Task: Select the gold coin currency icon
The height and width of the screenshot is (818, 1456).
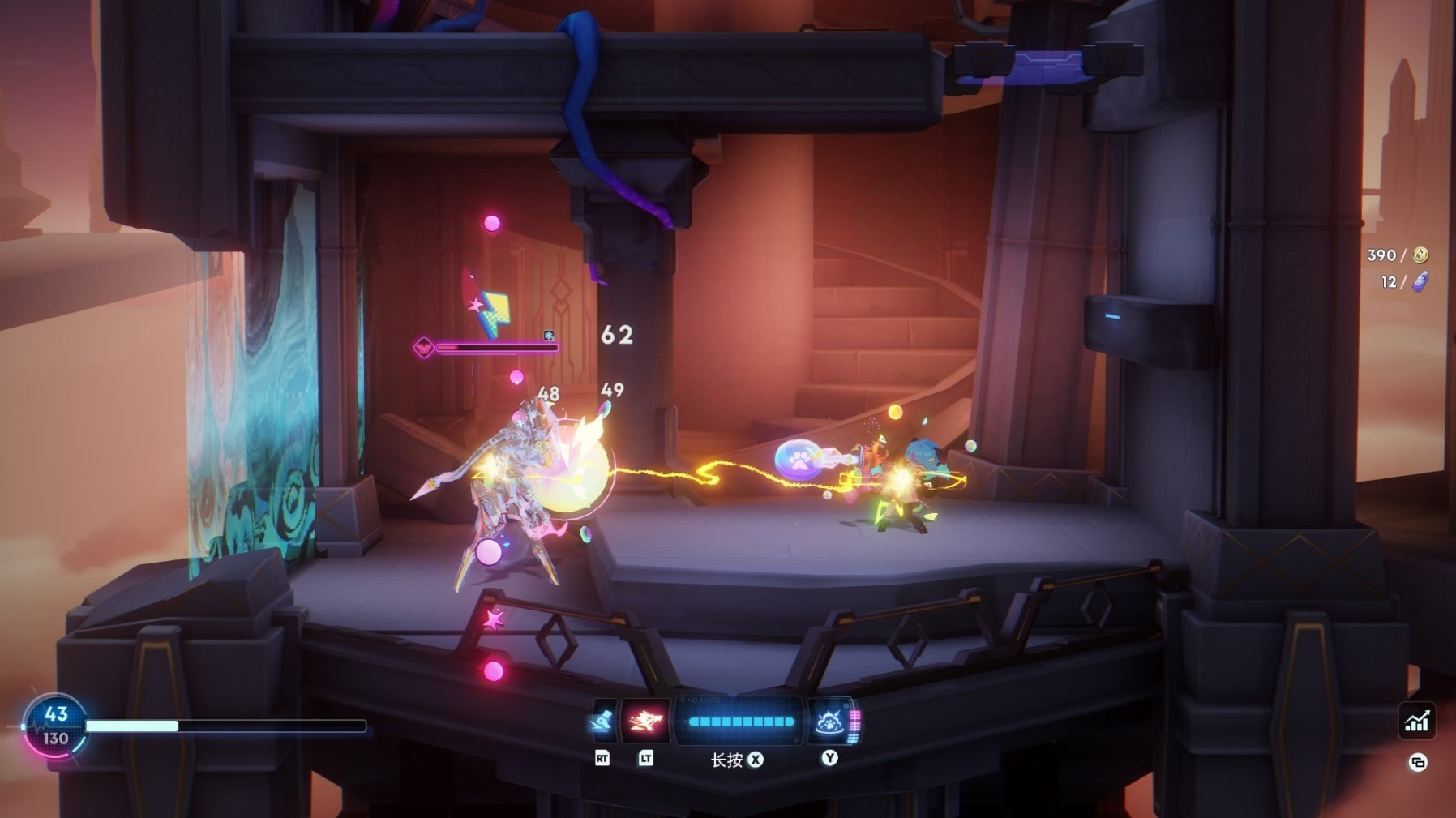Action: (1420, 255)
